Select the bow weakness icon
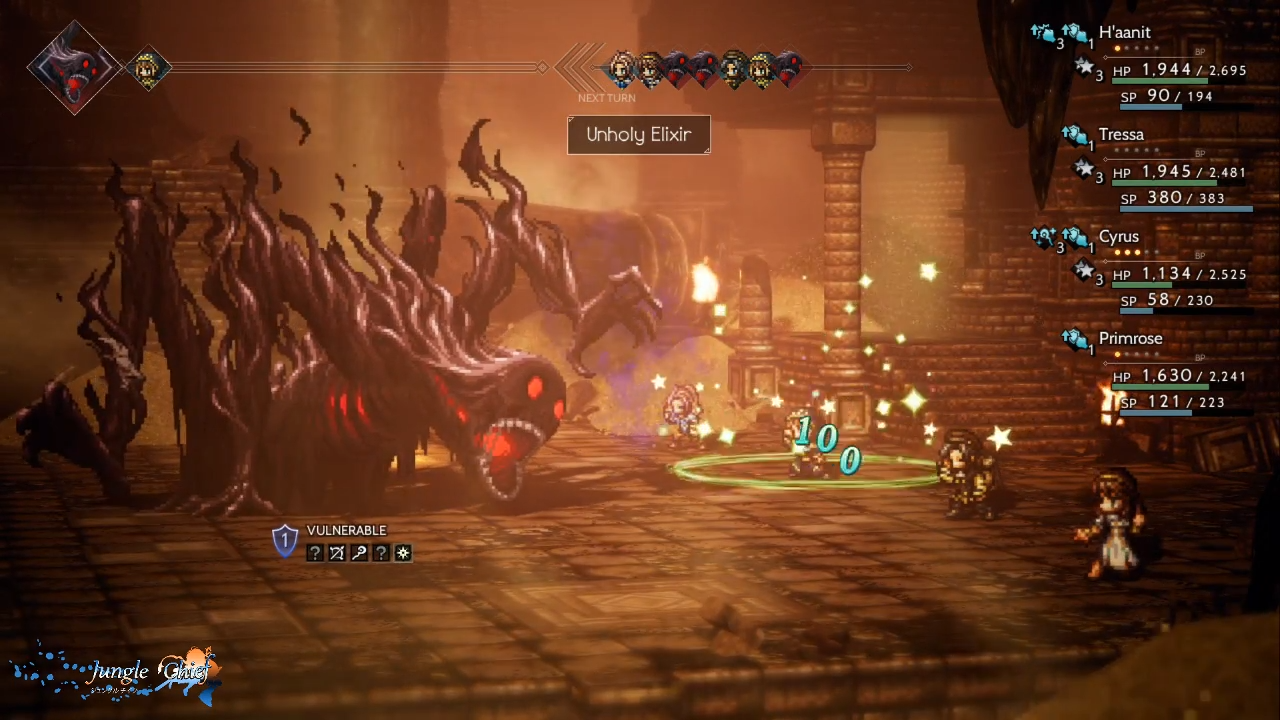This screenshot has width=1280, height=720. point(337,553)
